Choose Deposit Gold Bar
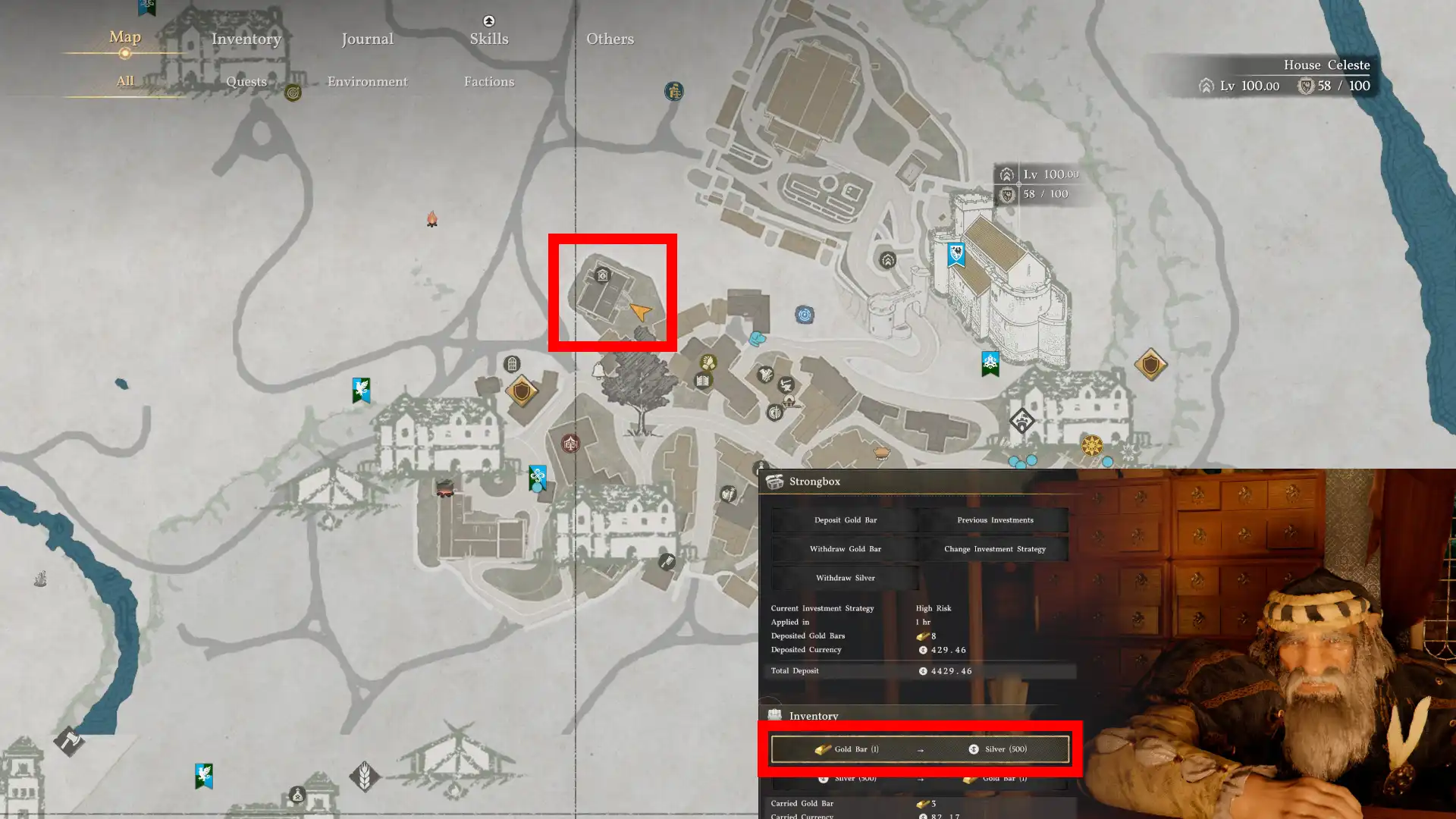Viewport: 1456px width, 819px height. [x=845, y=520]
